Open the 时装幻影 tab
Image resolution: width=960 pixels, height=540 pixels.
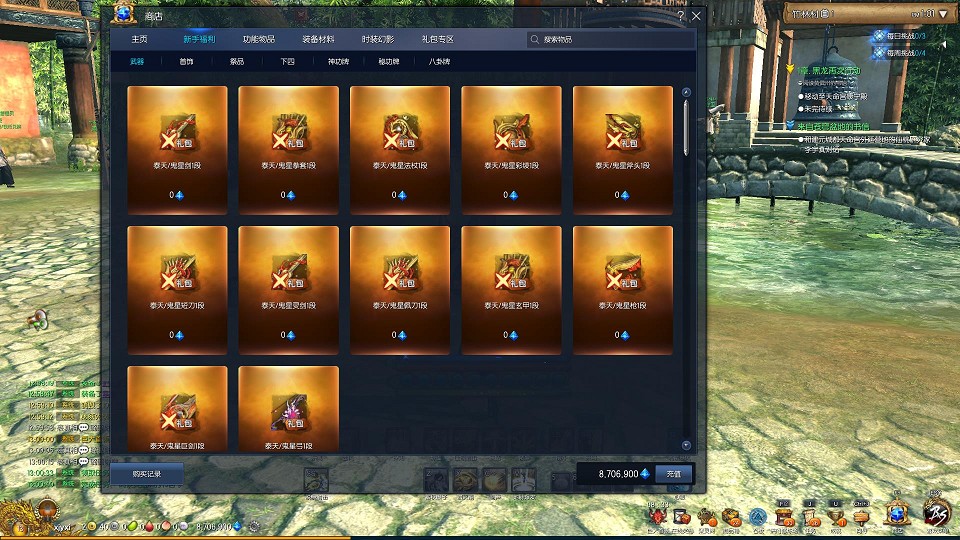378,39
